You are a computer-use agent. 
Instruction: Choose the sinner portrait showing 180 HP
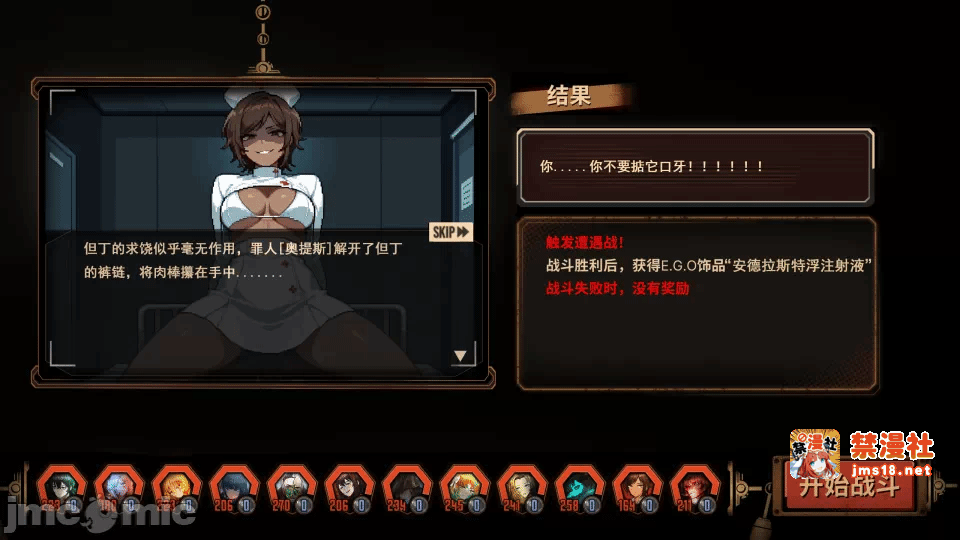[118, 489]
